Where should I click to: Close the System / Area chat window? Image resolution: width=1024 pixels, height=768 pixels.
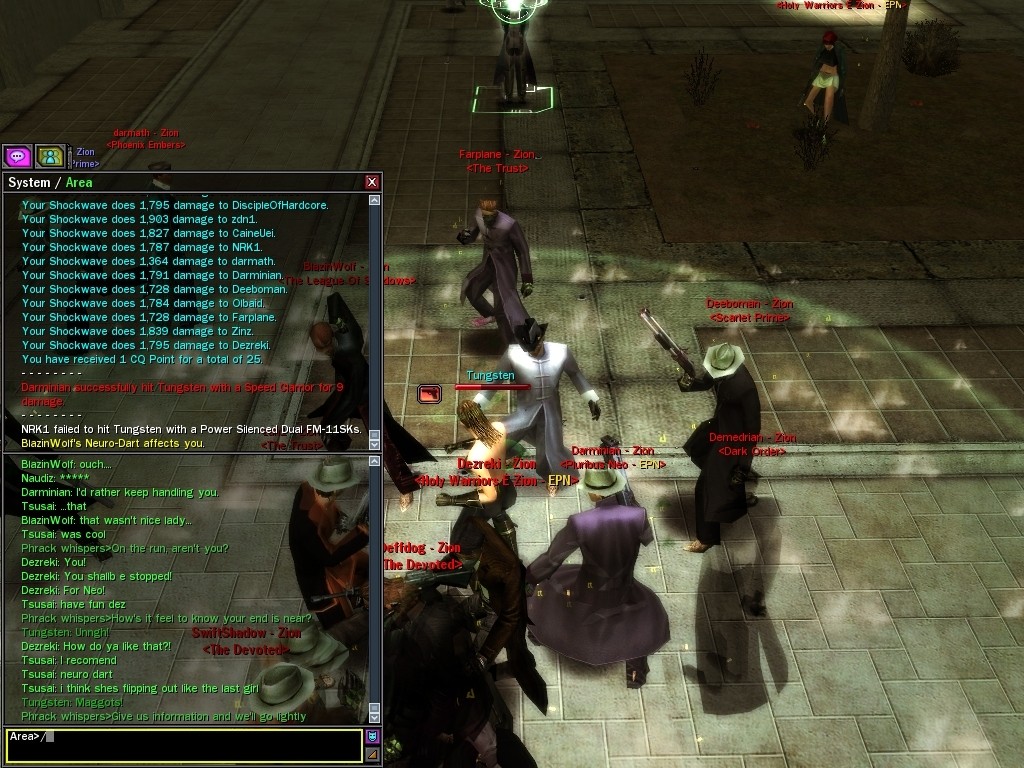(x=372, y=182)
